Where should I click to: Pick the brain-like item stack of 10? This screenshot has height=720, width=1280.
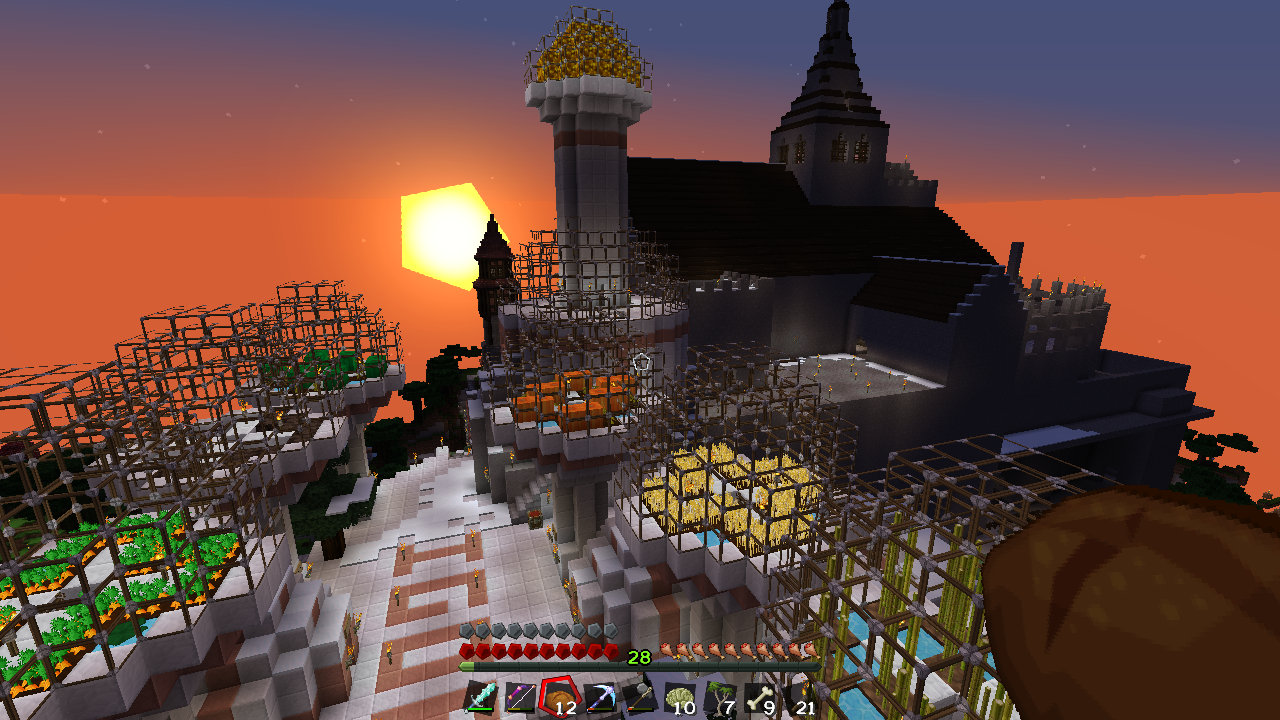(680, 697)
